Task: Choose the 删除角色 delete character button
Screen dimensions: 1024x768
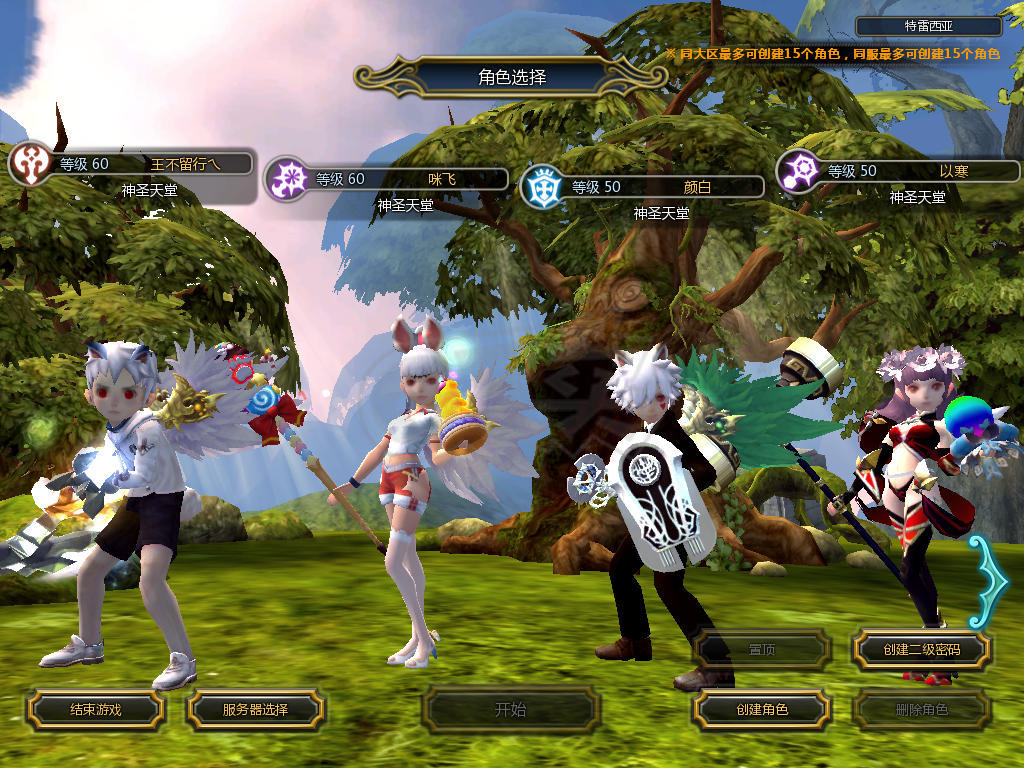Action: pos(921,710)
